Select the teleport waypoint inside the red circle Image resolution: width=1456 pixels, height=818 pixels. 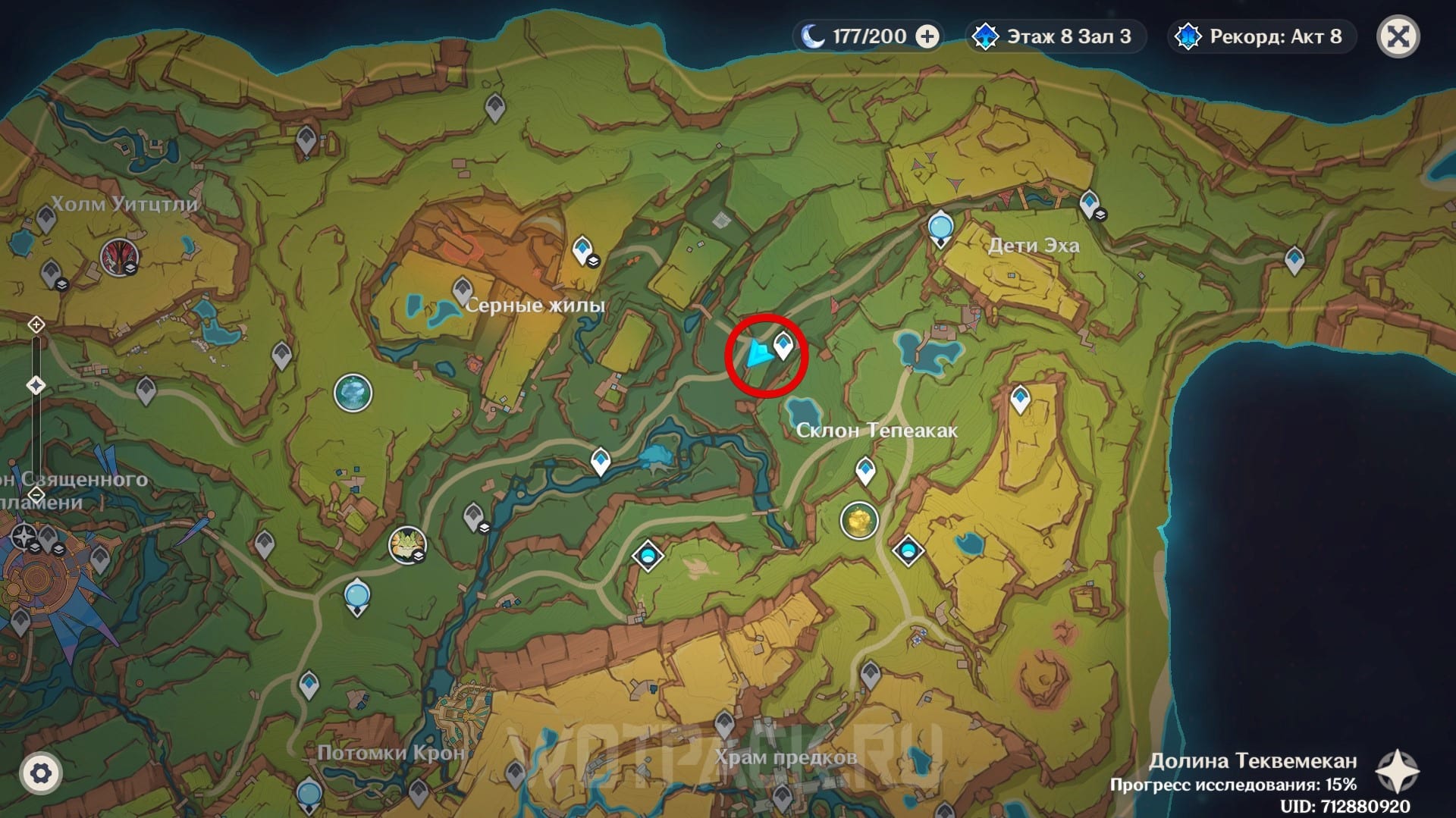[783, 346]
